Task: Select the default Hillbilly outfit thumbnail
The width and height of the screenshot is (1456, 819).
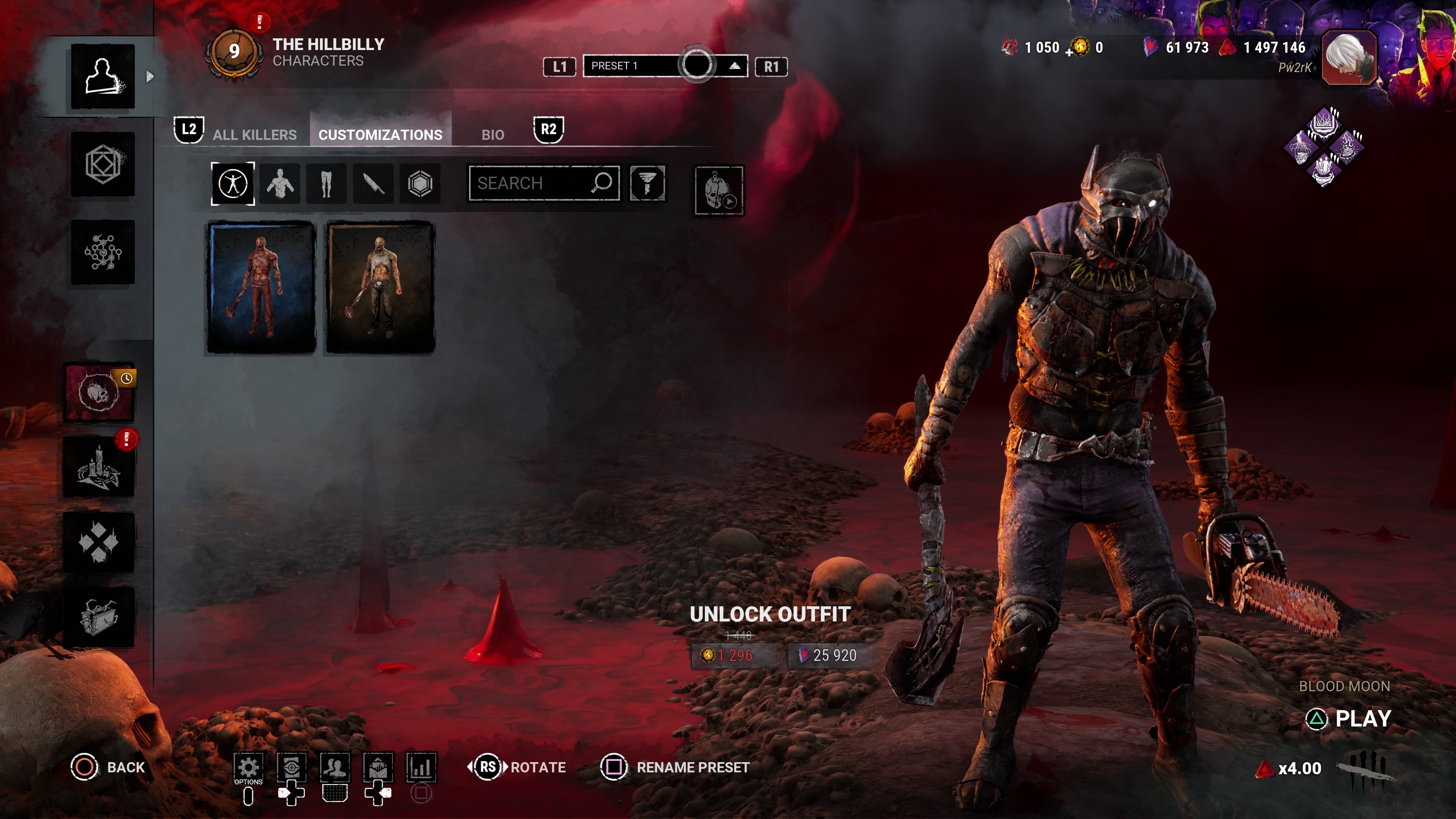Action: coord(380,287)
